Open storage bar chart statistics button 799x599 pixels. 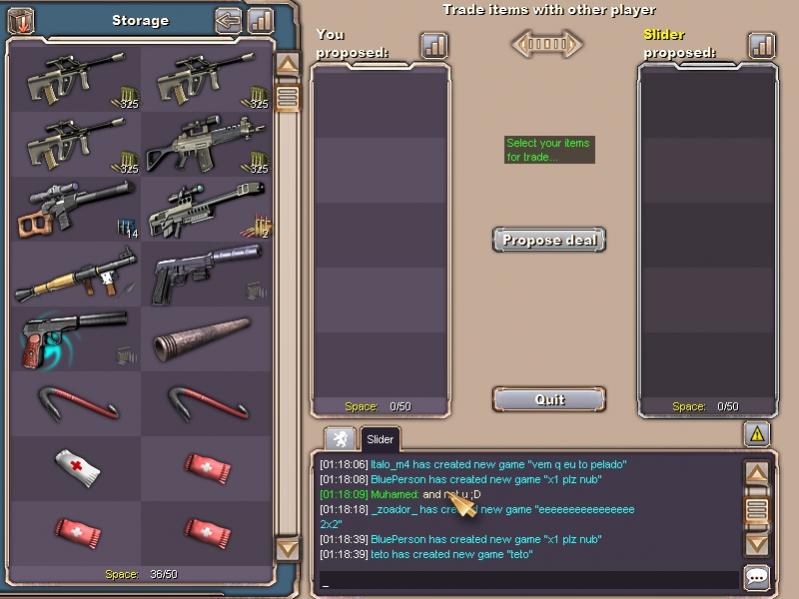click(x=261, y=20)
